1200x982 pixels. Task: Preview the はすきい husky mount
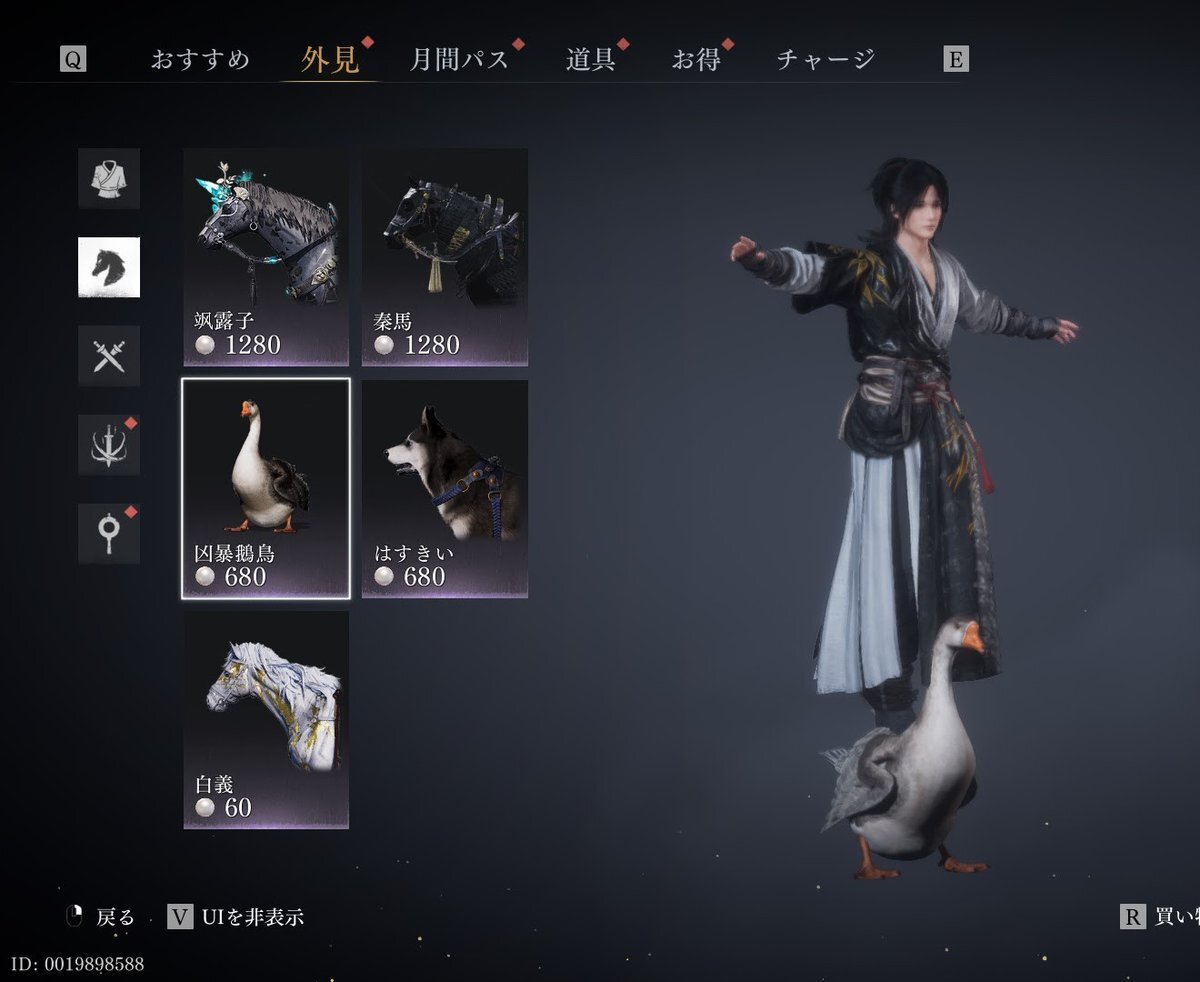445,488
